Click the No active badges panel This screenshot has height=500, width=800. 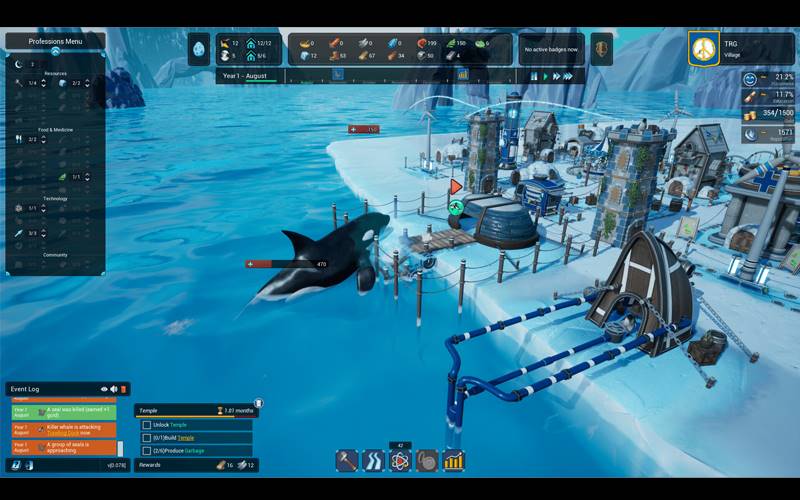pos(550,48)
